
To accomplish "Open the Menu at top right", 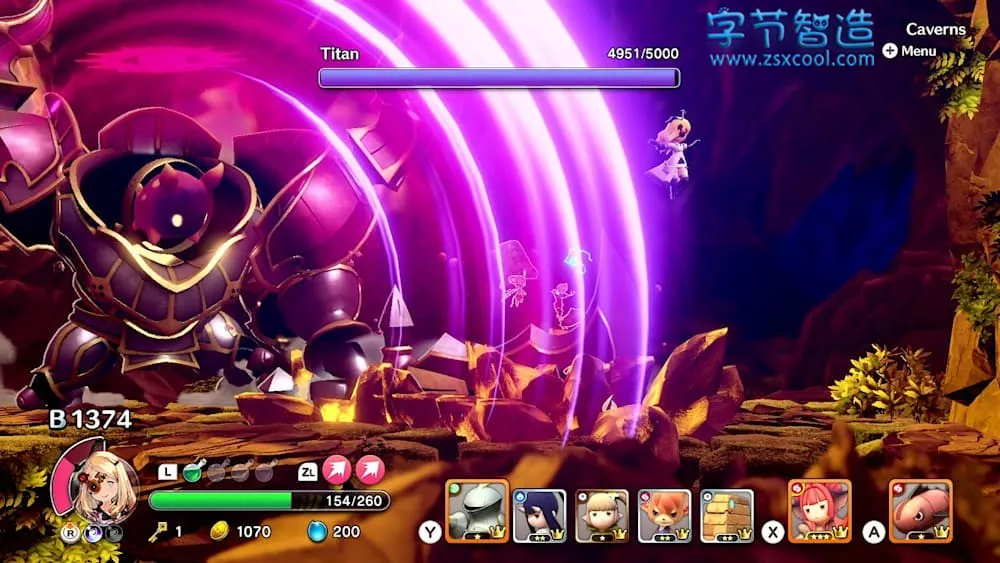I will tap(910, 51).
